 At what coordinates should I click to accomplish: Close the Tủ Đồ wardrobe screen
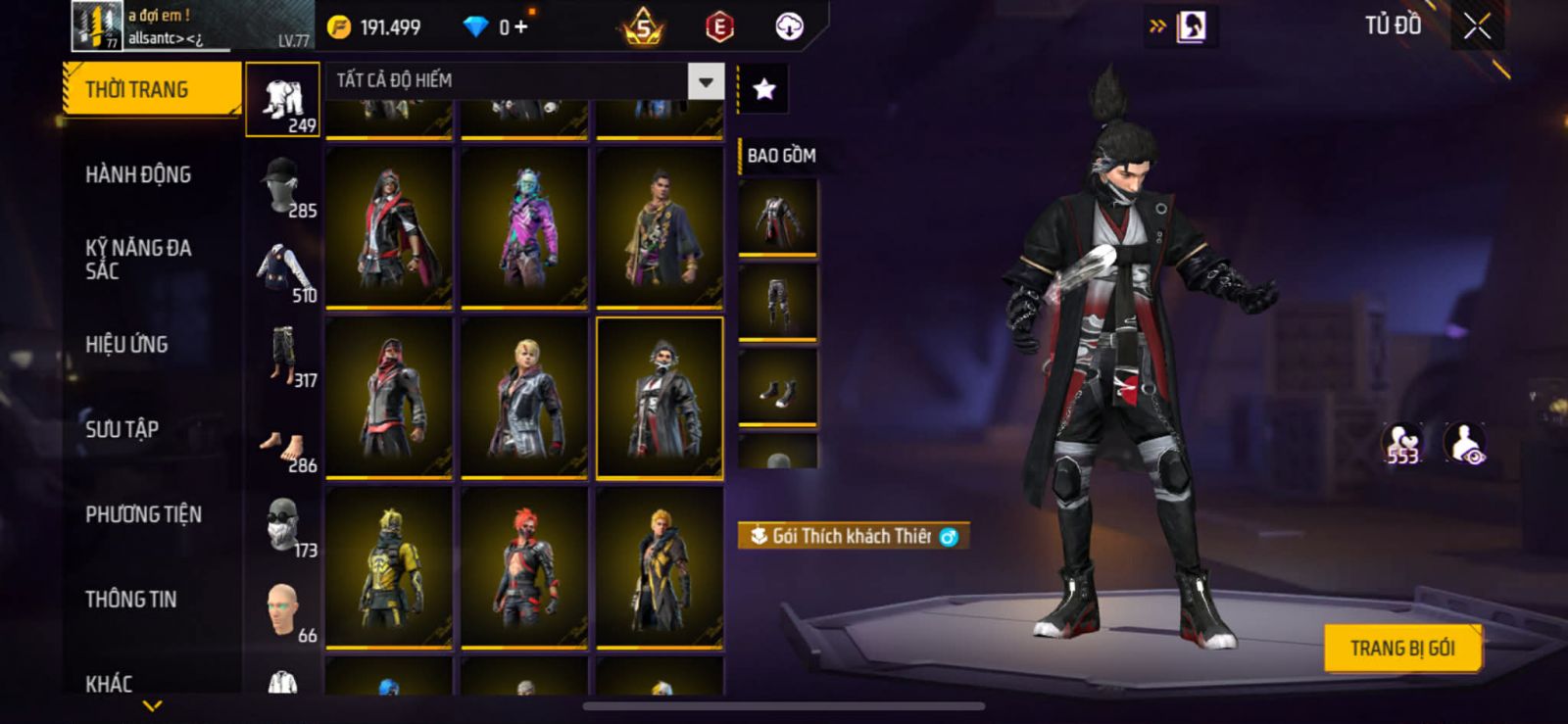click(1477, 26)
